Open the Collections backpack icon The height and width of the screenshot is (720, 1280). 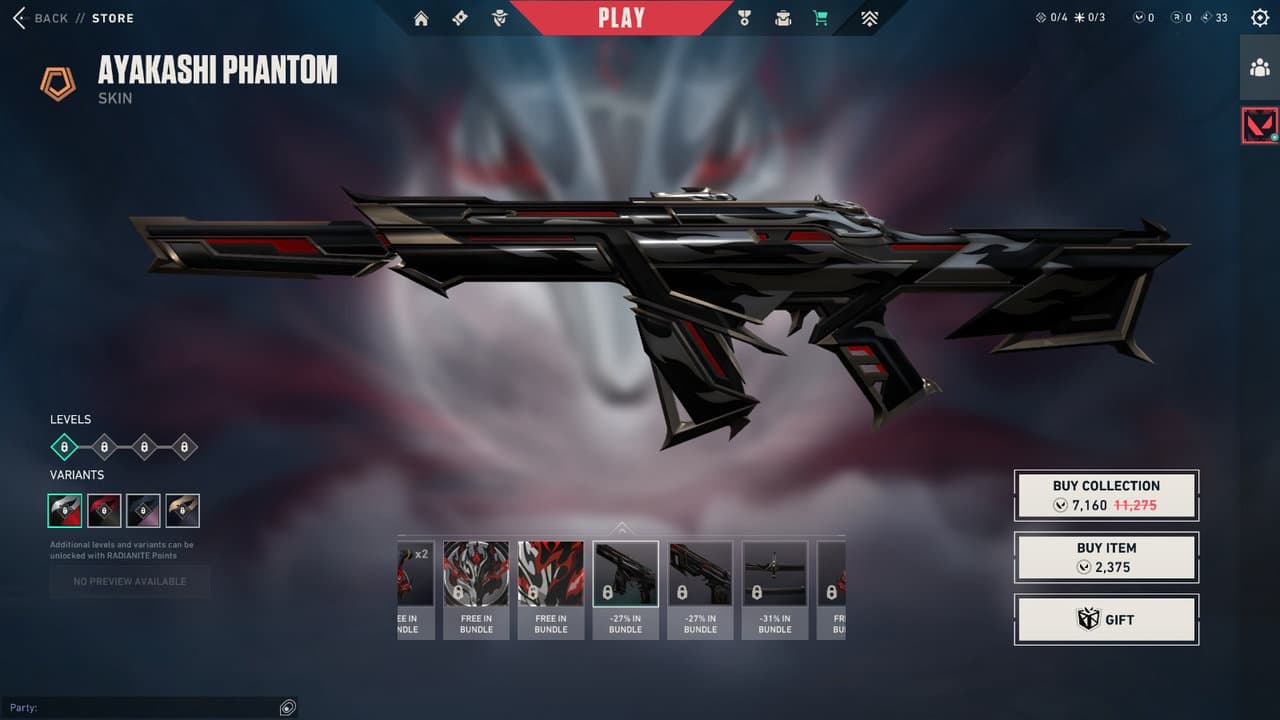(x=782, y=18)
